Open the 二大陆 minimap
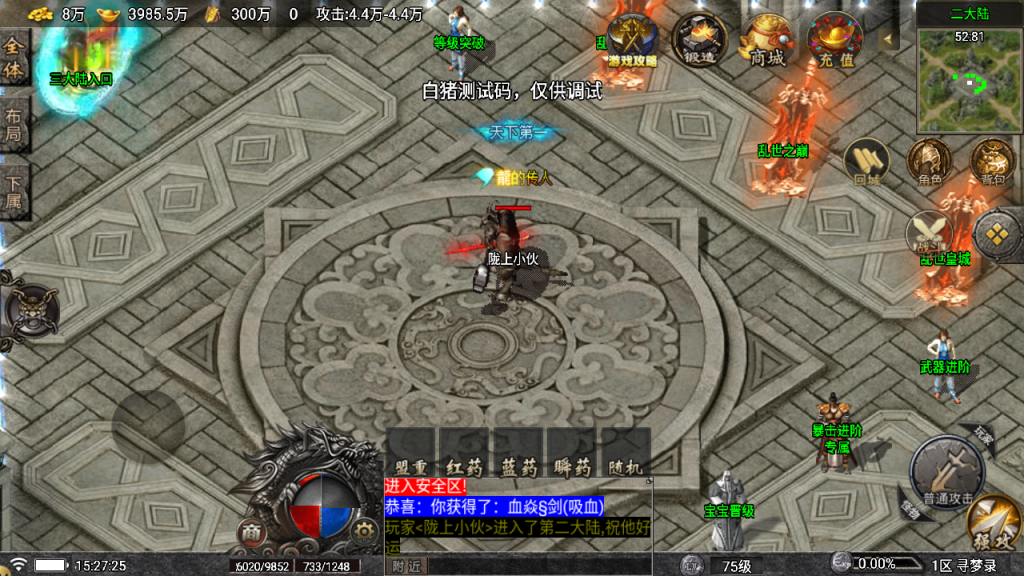 coord(967,80)
